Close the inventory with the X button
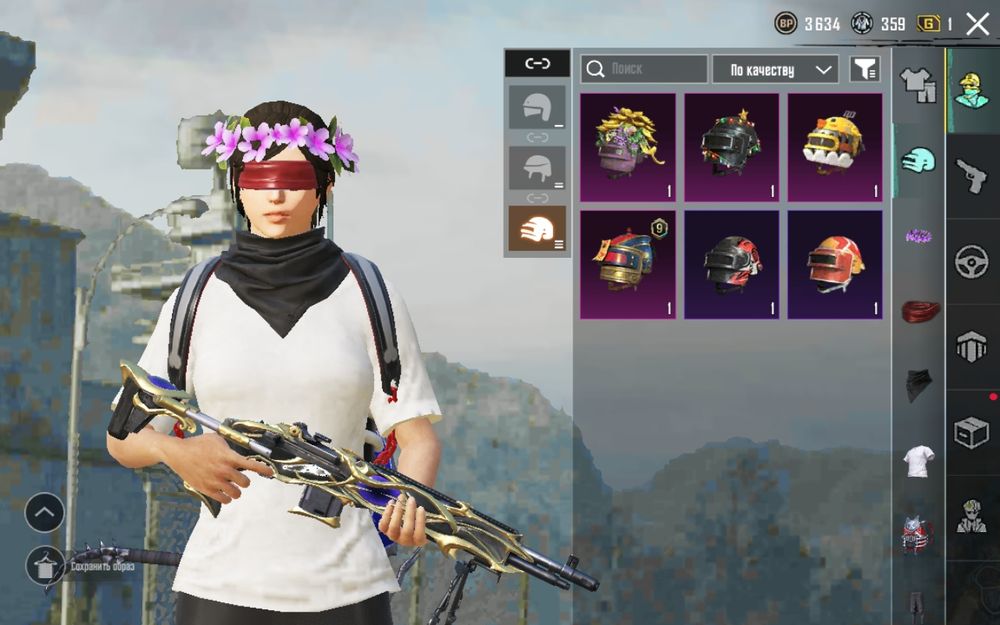Image resolution: width=1000 pixels, height=625 pixels. pyautogui.click(x=977, y=24)
